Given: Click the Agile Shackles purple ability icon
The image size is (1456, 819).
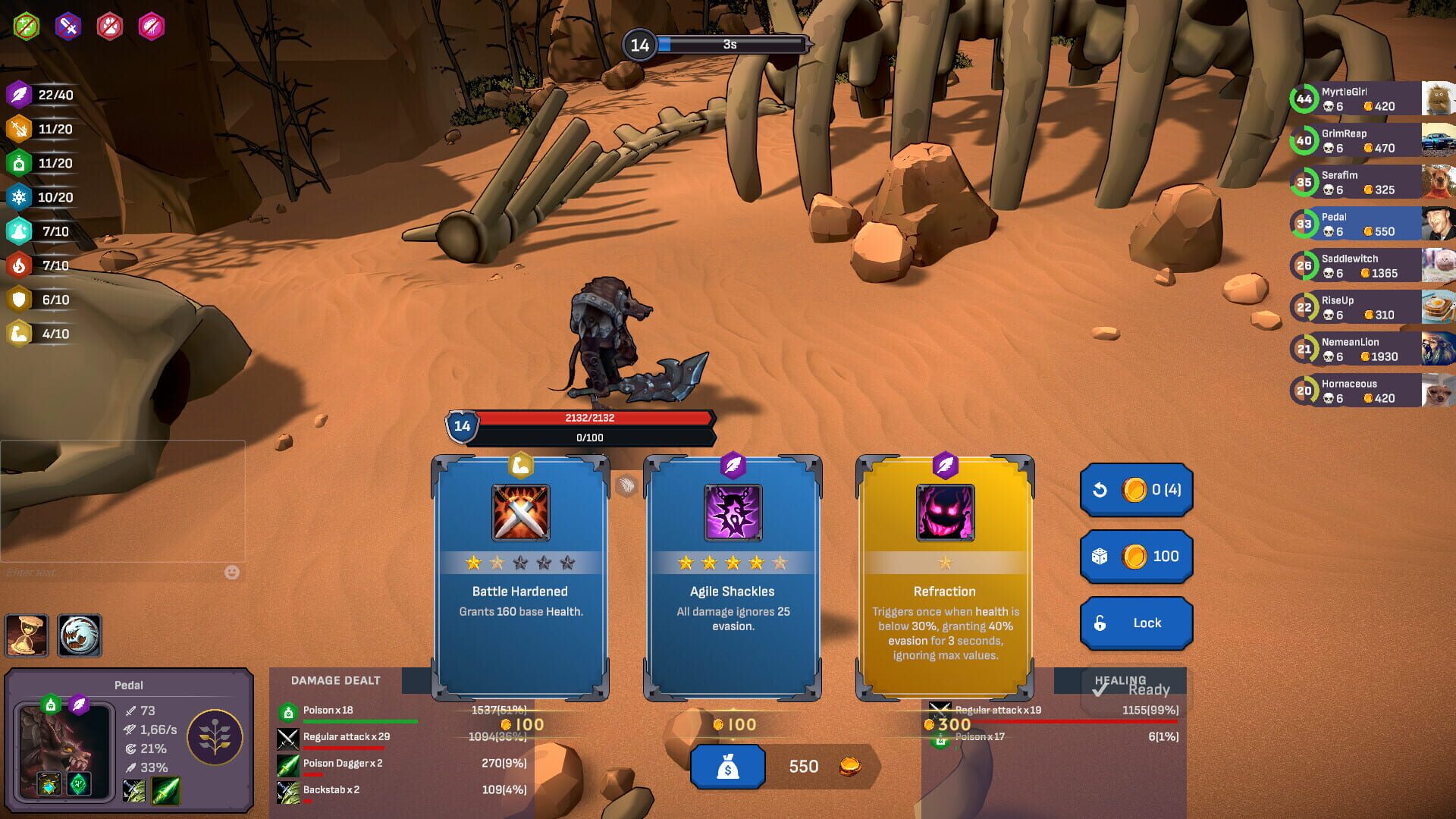Looking at the screenshot, I should [732, 514].
